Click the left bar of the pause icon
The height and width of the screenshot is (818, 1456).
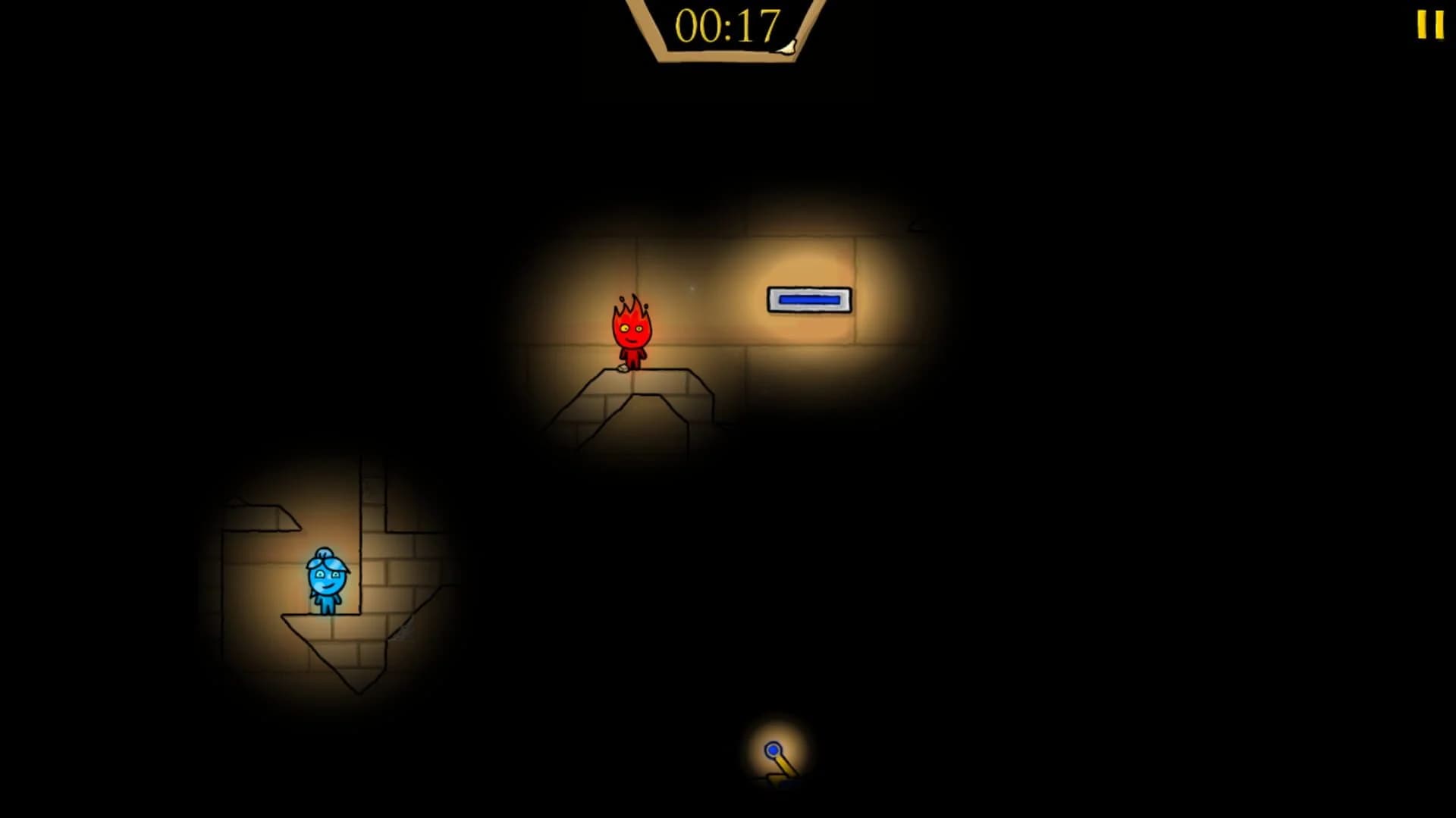(x=1423, y=26)
